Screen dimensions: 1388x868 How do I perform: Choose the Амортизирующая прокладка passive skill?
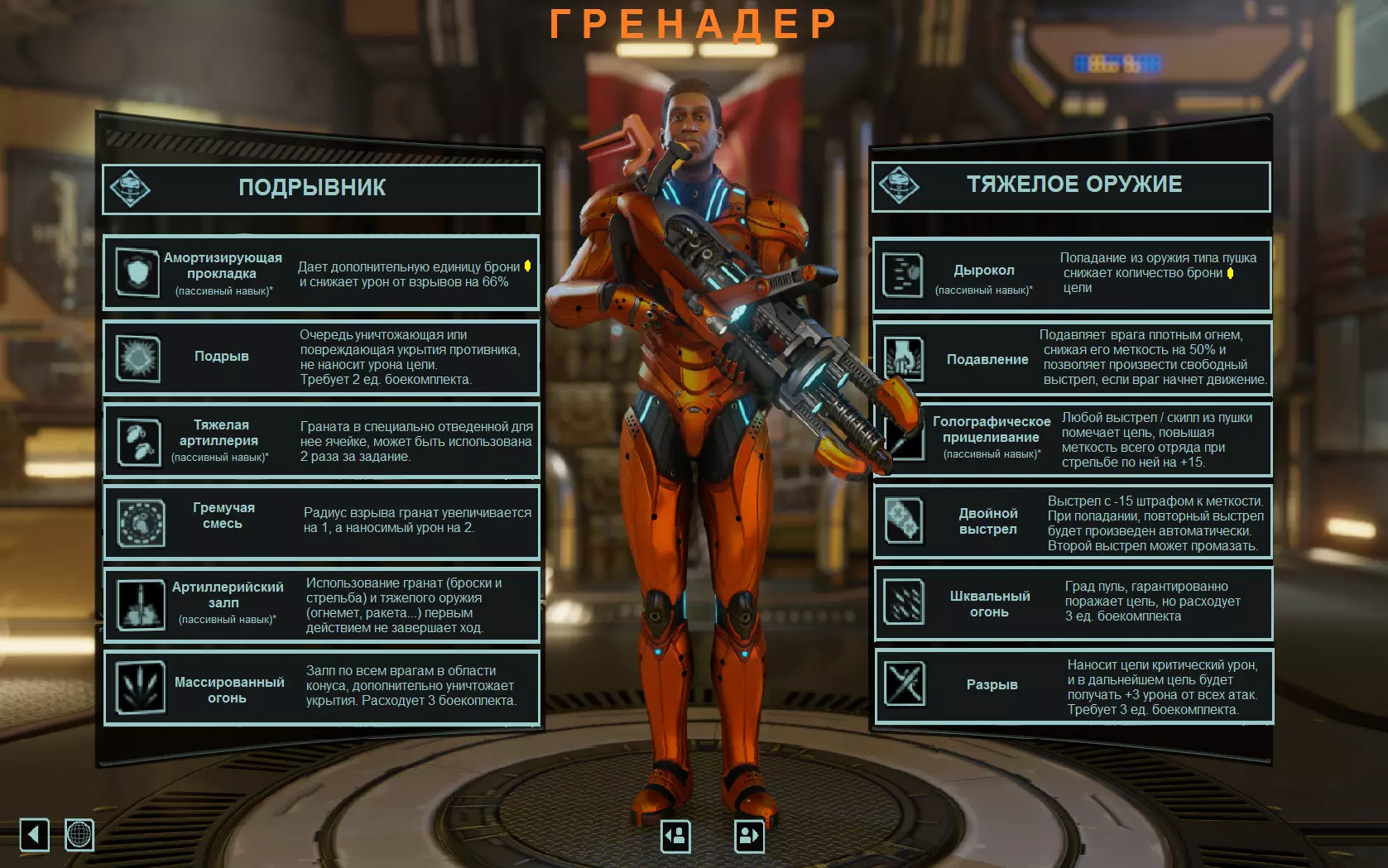click(321, 273)
